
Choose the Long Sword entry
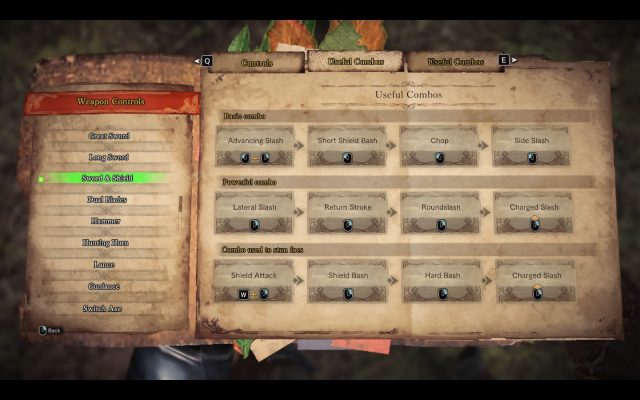point(107,157)
